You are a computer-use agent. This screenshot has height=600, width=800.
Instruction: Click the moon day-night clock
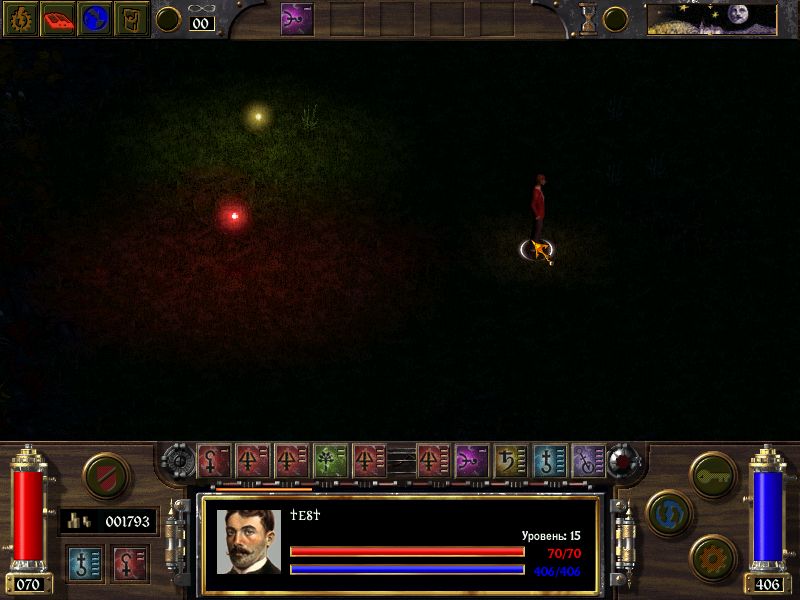[x=710, y=18]
